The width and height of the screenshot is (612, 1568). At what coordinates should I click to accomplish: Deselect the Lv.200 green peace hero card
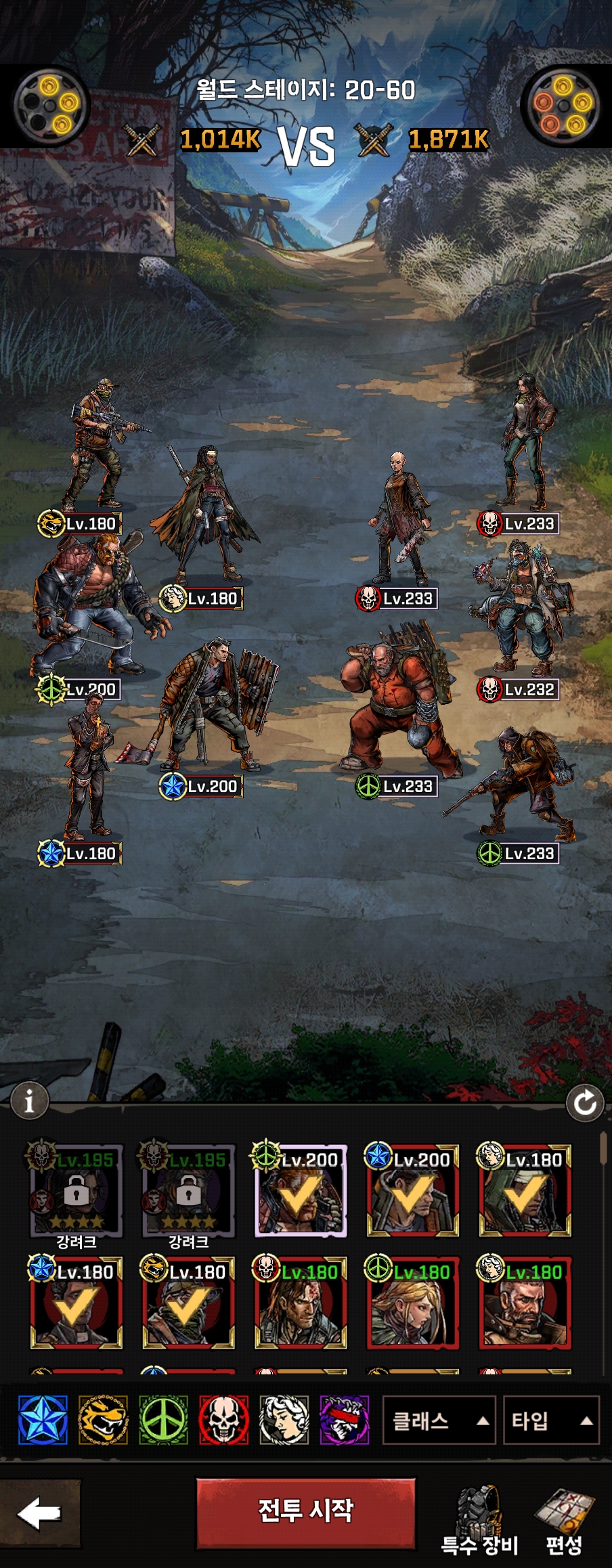pyautogui.click(x=301, y=1191)
